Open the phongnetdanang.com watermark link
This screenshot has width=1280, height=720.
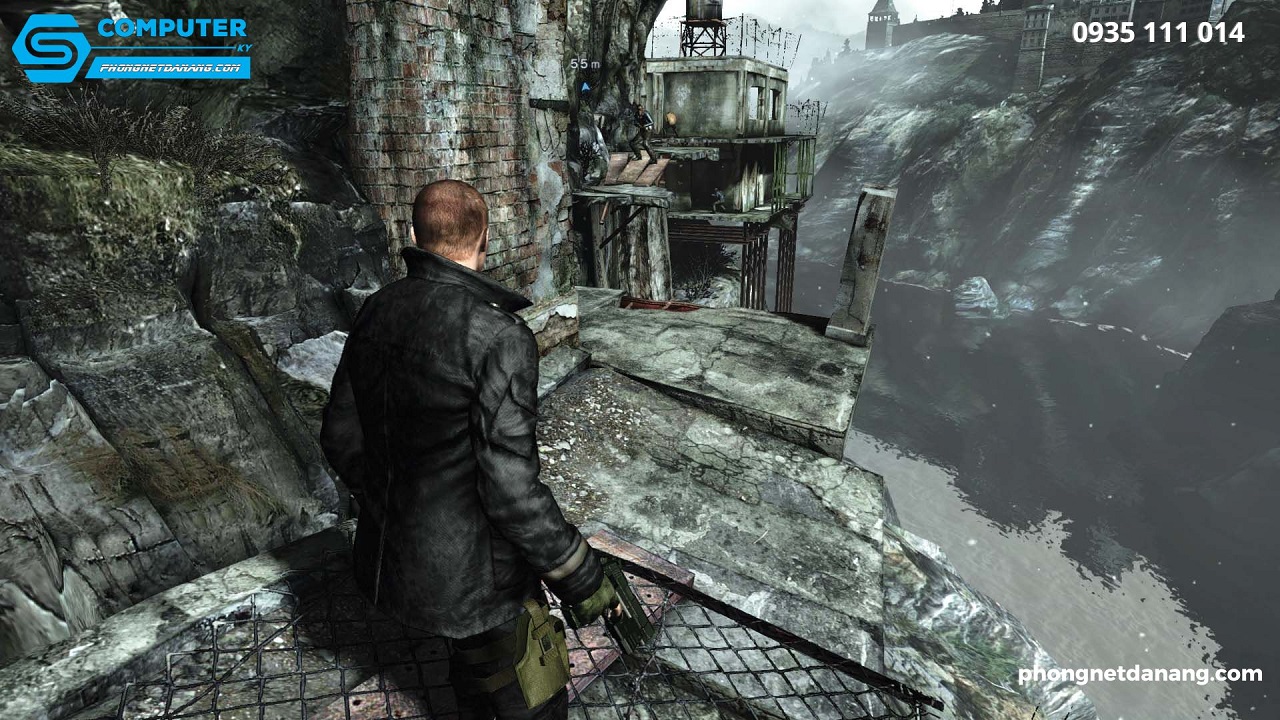point(1139,674)
